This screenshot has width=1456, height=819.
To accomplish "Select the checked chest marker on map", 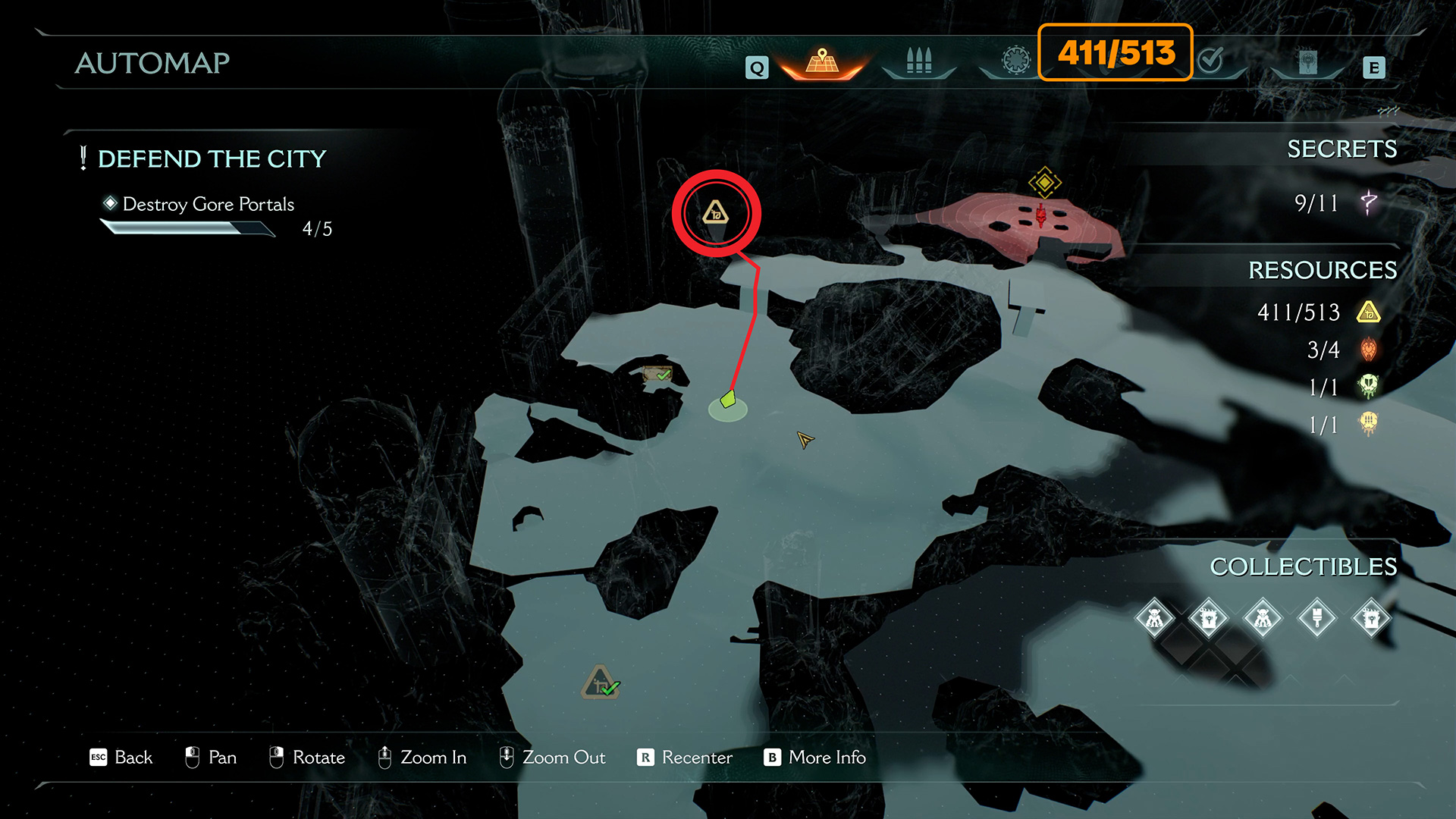I will coord(657,373).
